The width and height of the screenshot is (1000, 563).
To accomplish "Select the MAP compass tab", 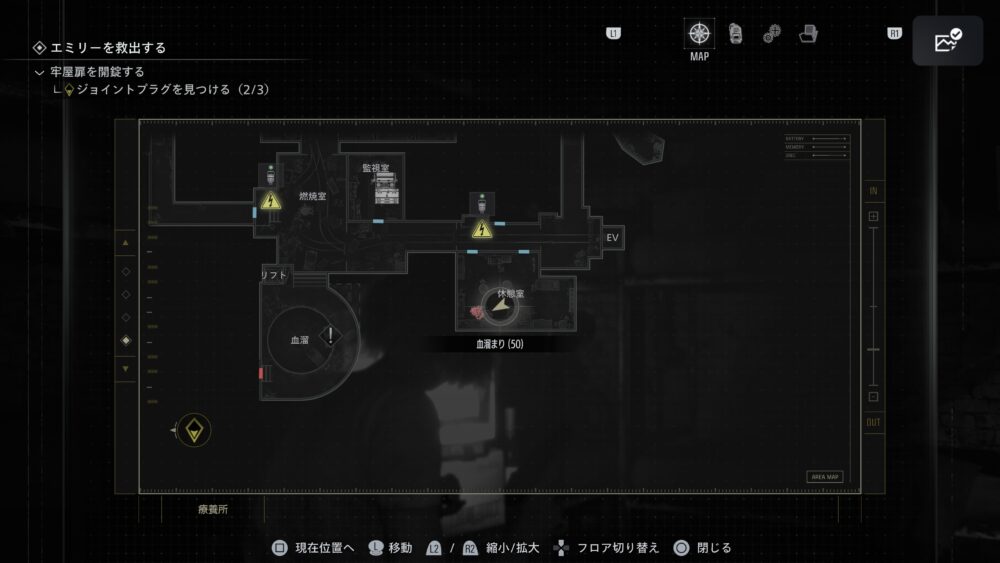I will [700, 34].
